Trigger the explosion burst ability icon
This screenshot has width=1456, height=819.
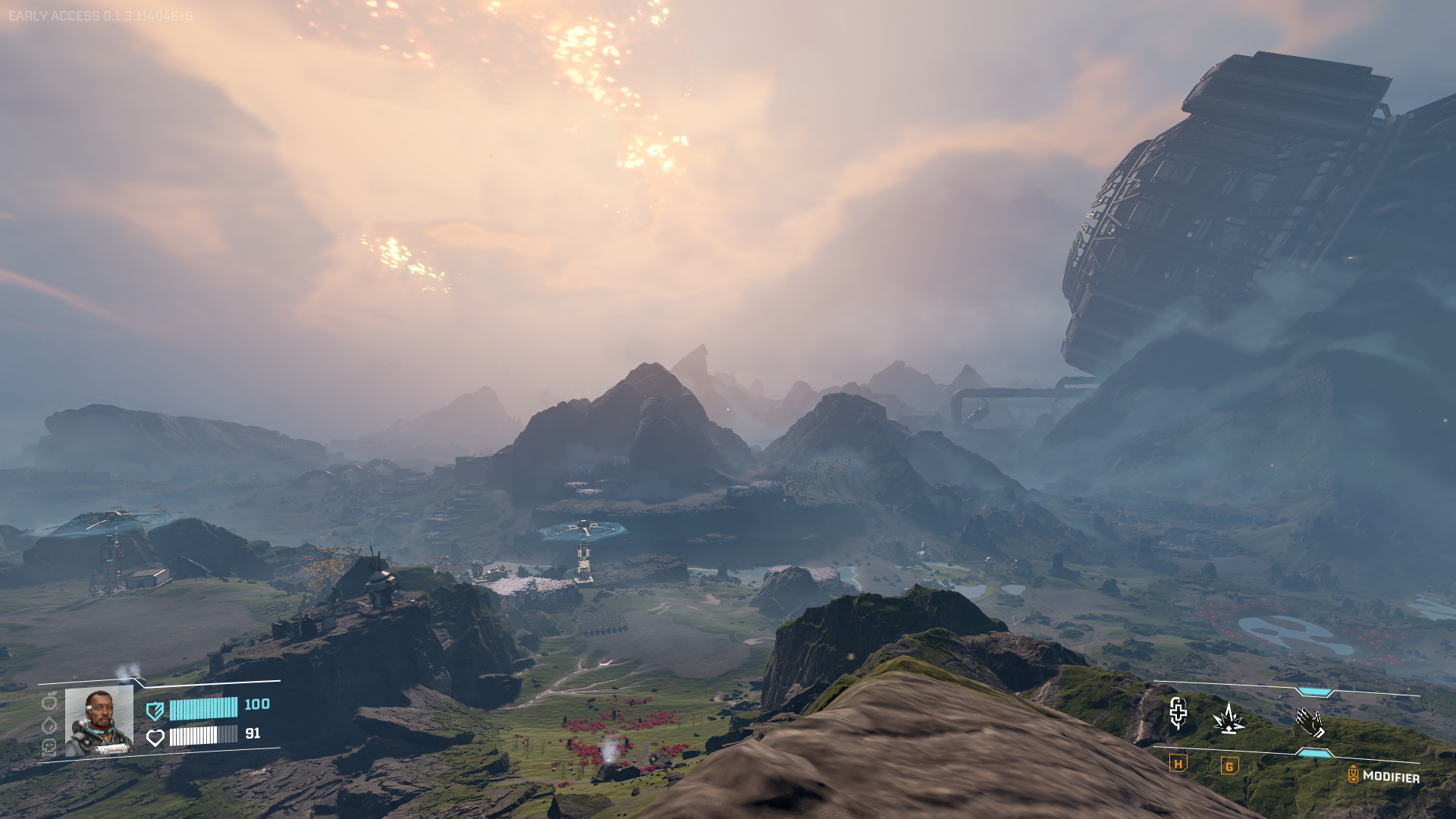1228,717
